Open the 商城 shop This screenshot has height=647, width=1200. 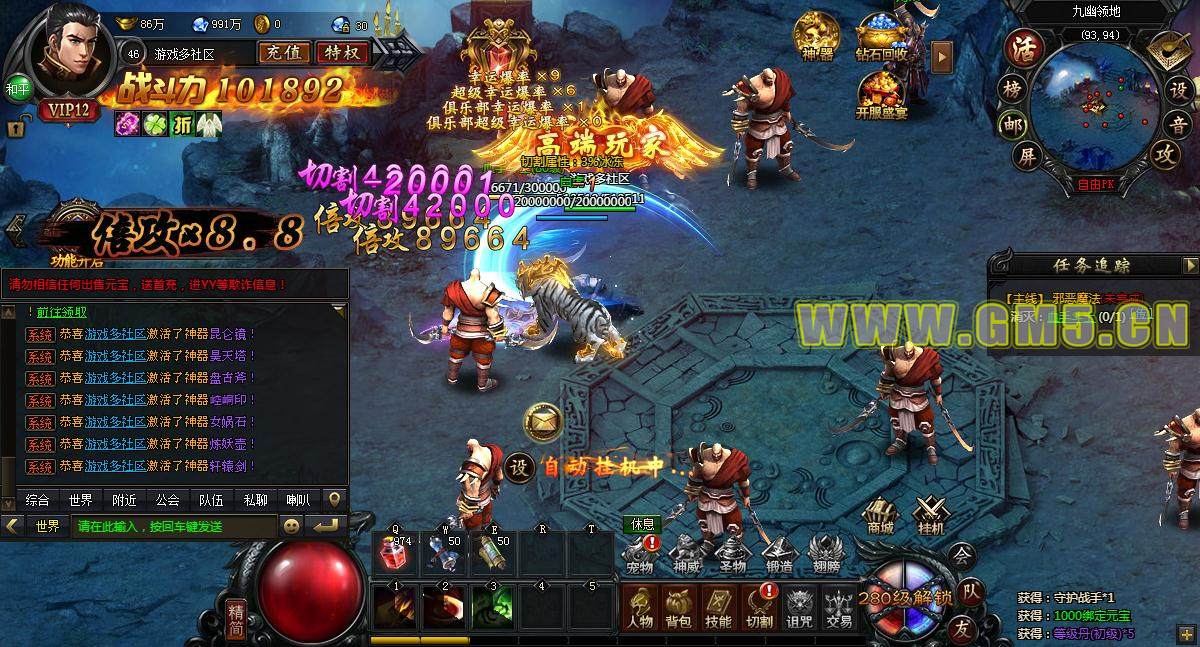point(880,515)
